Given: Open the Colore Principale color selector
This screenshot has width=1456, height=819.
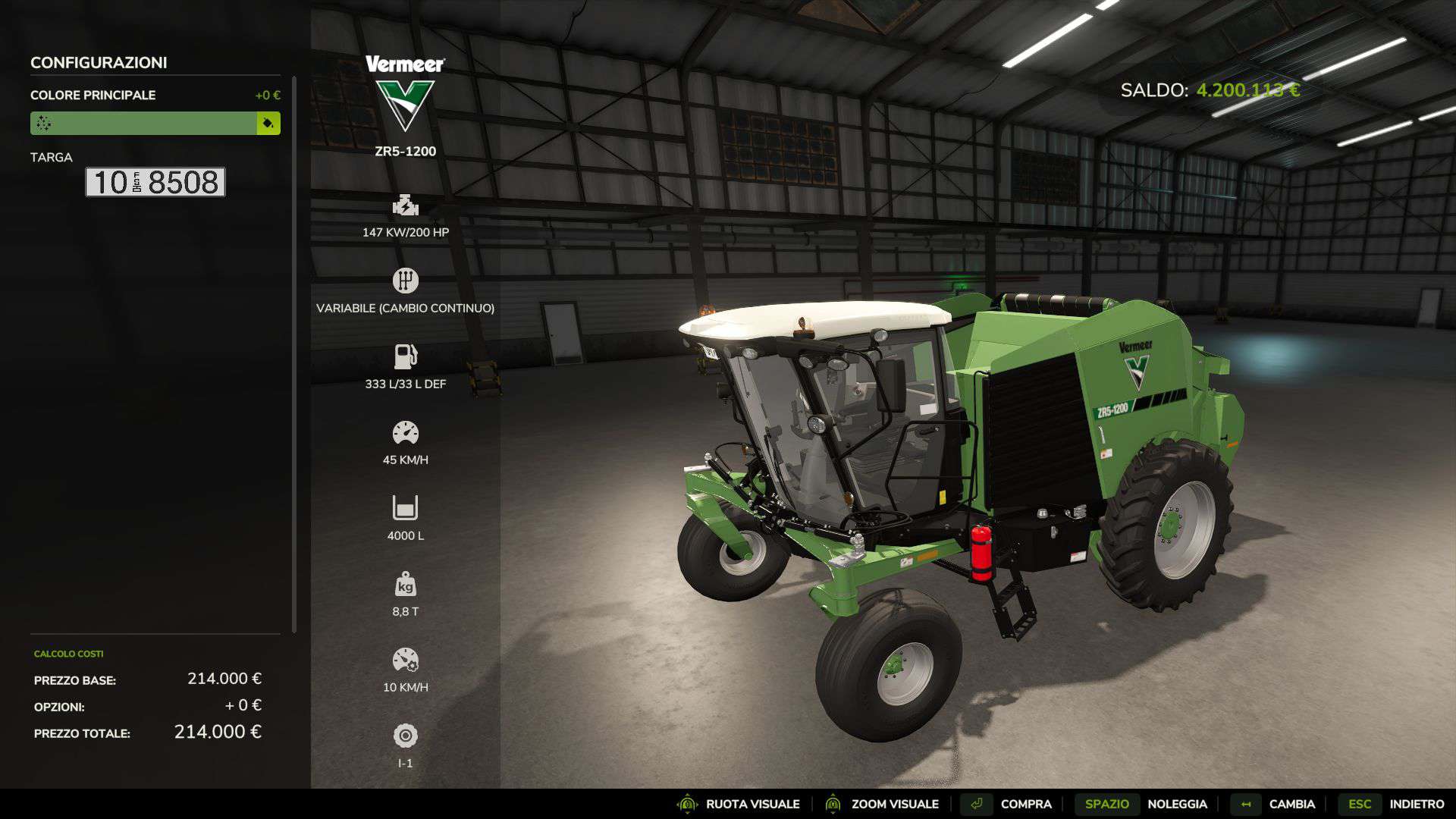Looking at the screenshot, I should coord(143,123).
